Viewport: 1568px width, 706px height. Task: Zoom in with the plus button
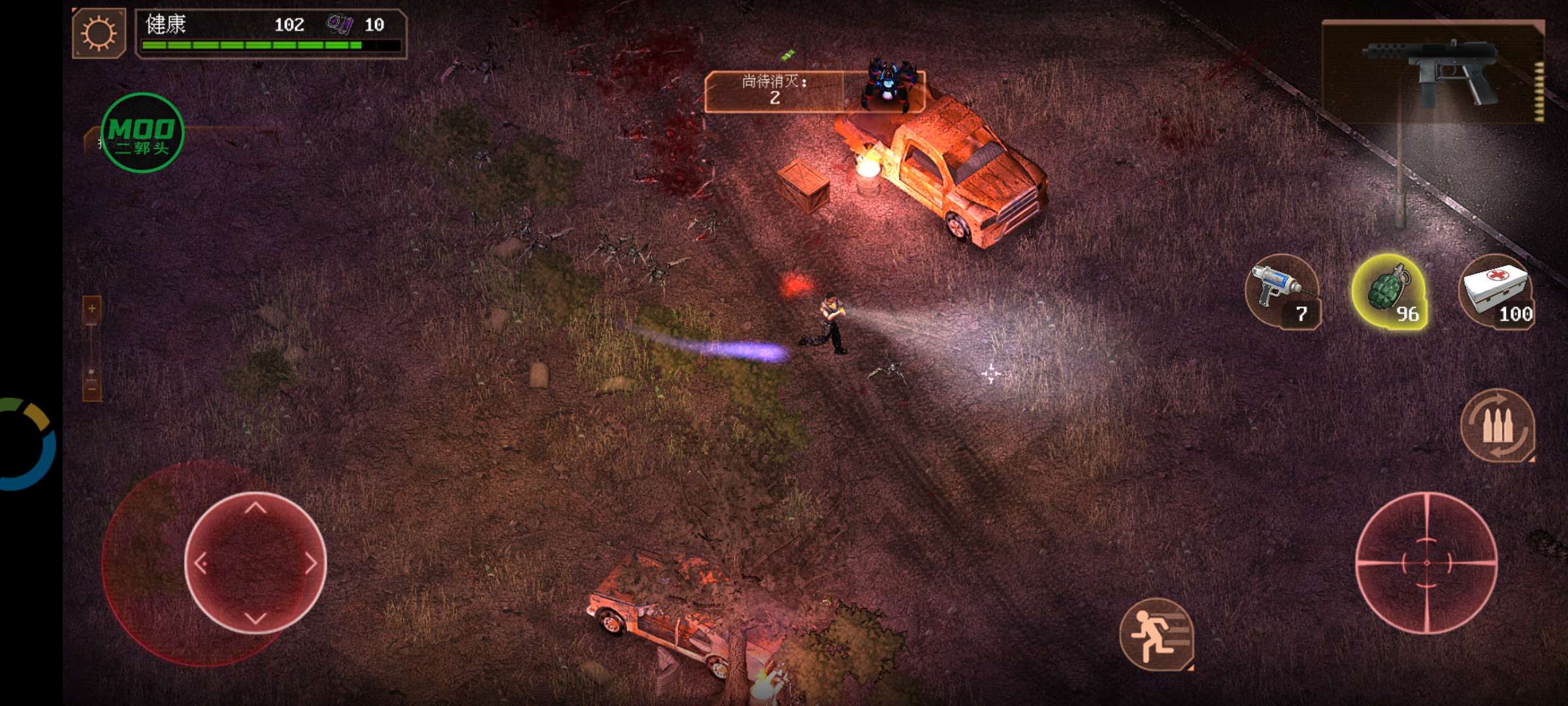92,309
